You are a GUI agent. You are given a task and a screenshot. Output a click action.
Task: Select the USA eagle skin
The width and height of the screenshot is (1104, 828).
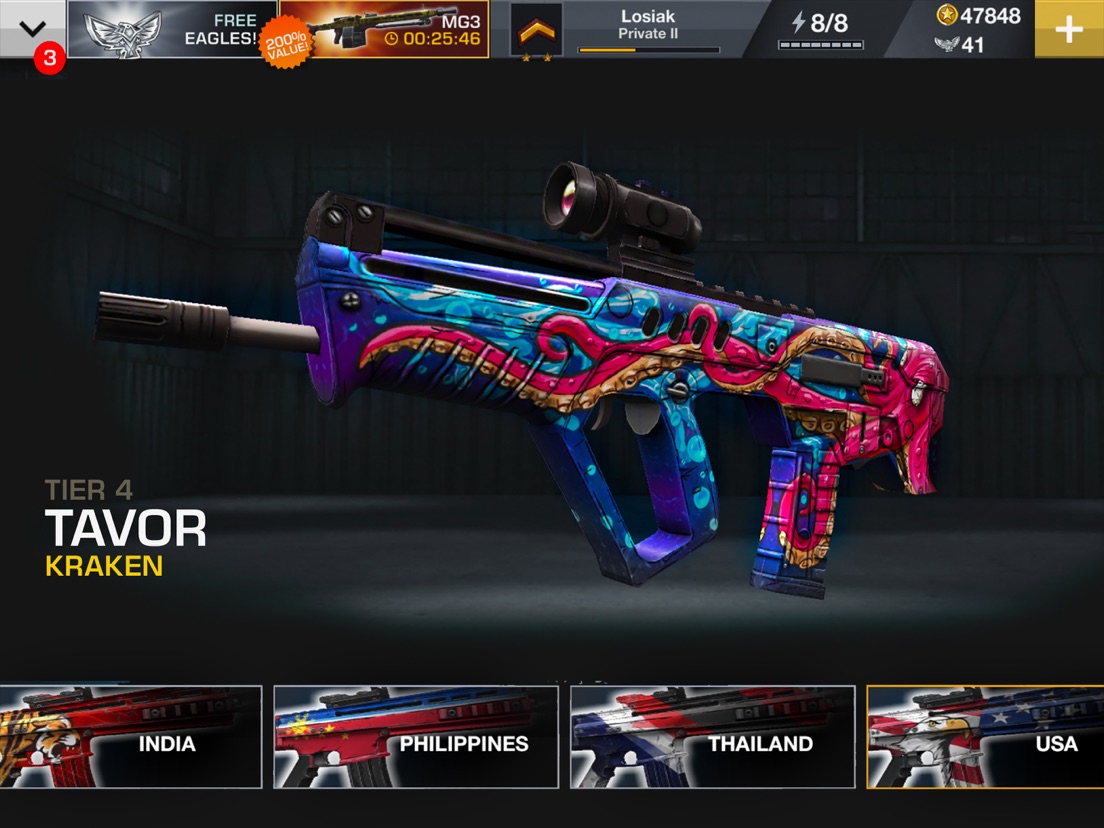pyautogui.click(x=985, y=737)
